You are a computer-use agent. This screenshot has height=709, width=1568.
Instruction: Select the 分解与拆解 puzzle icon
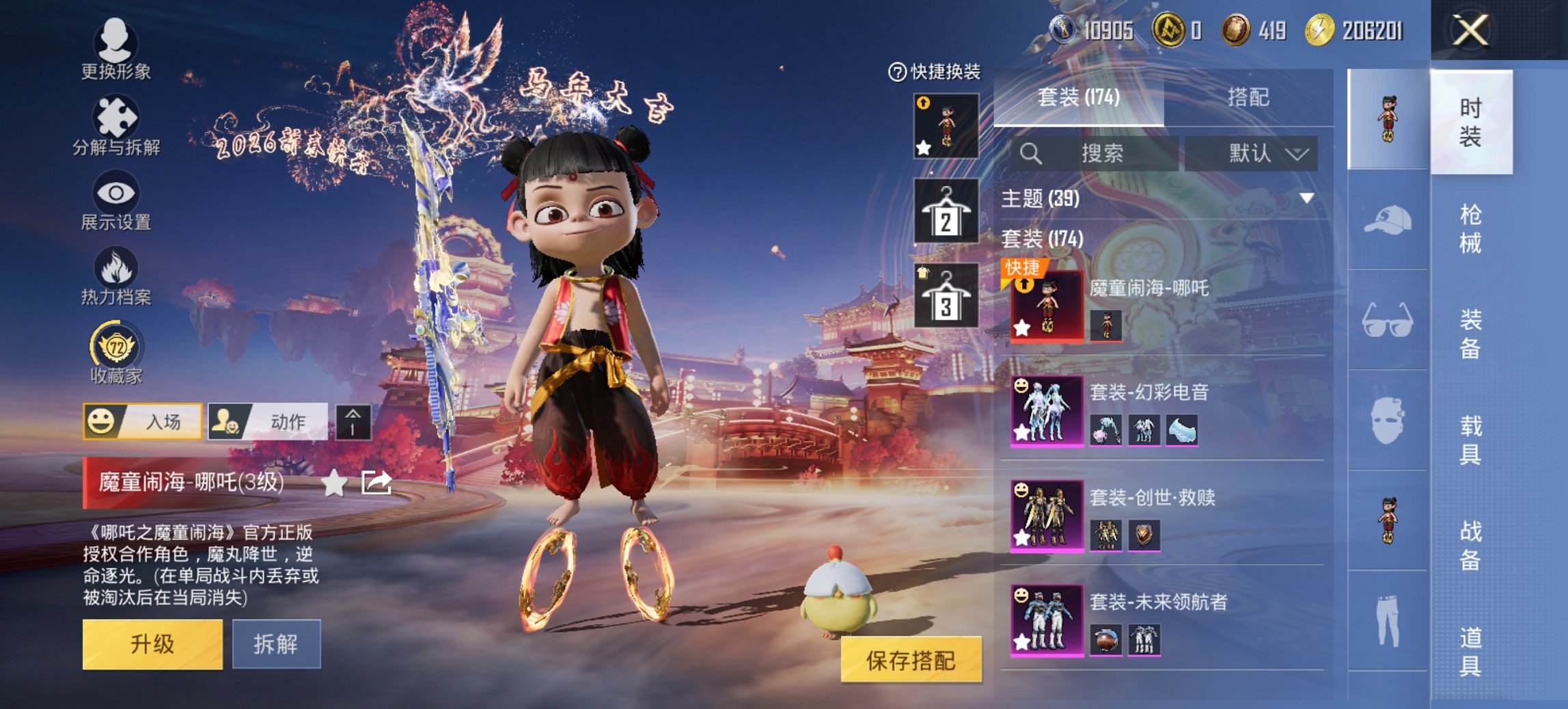116,124
